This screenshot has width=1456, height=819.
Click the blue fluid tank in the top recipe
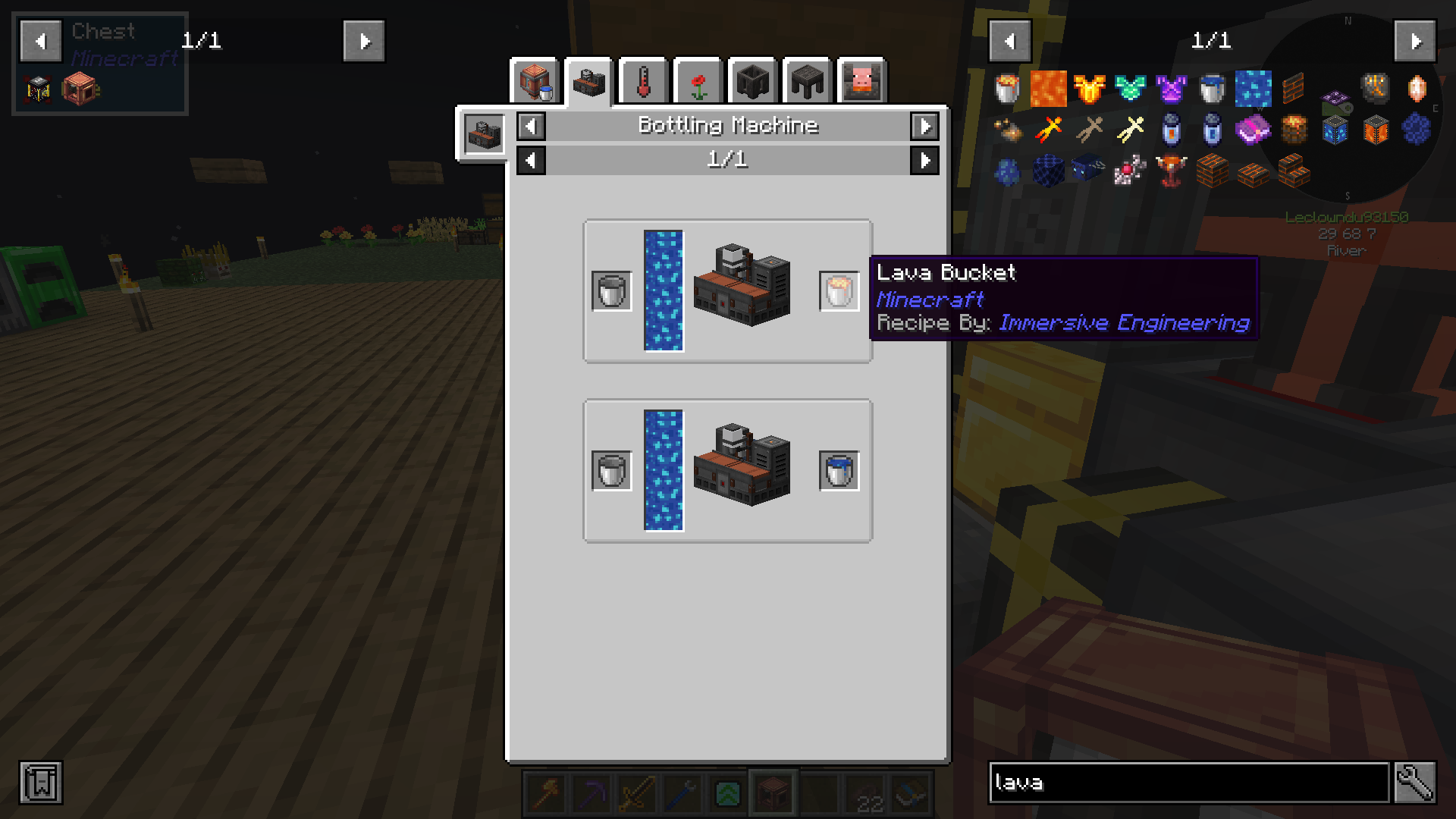[664, 288]
